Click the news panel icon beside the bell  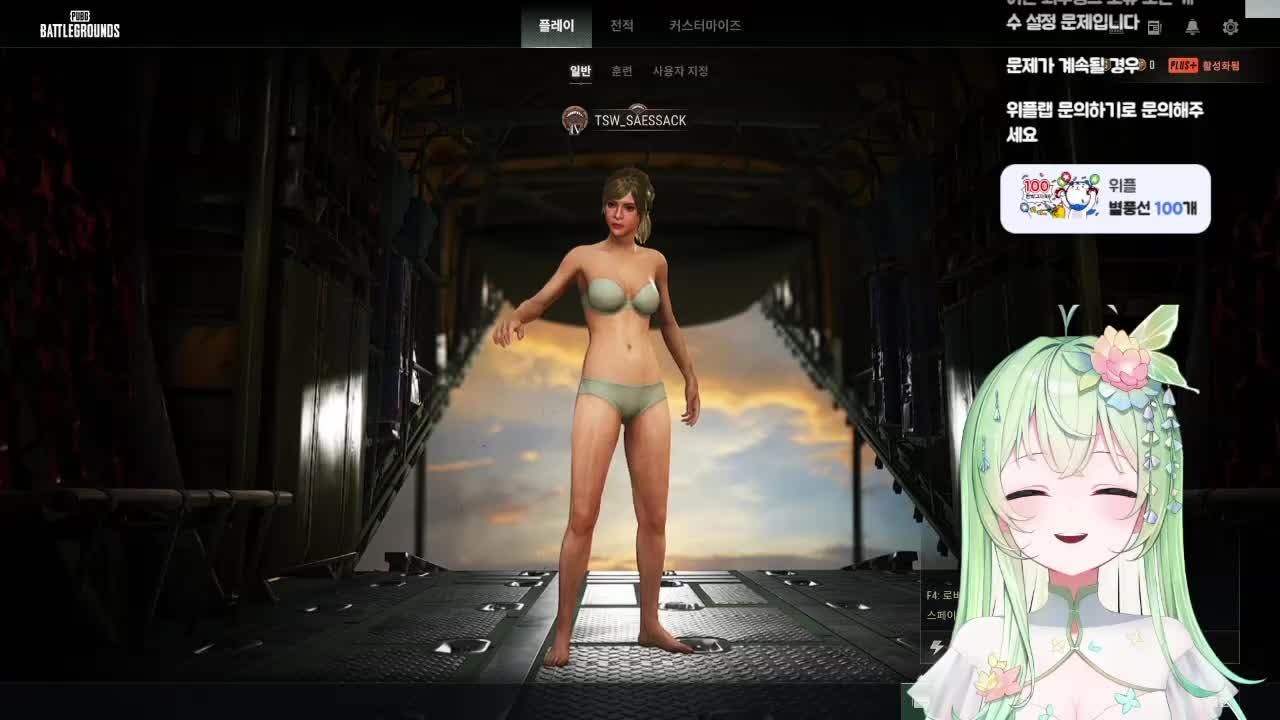coord(1154,27)
